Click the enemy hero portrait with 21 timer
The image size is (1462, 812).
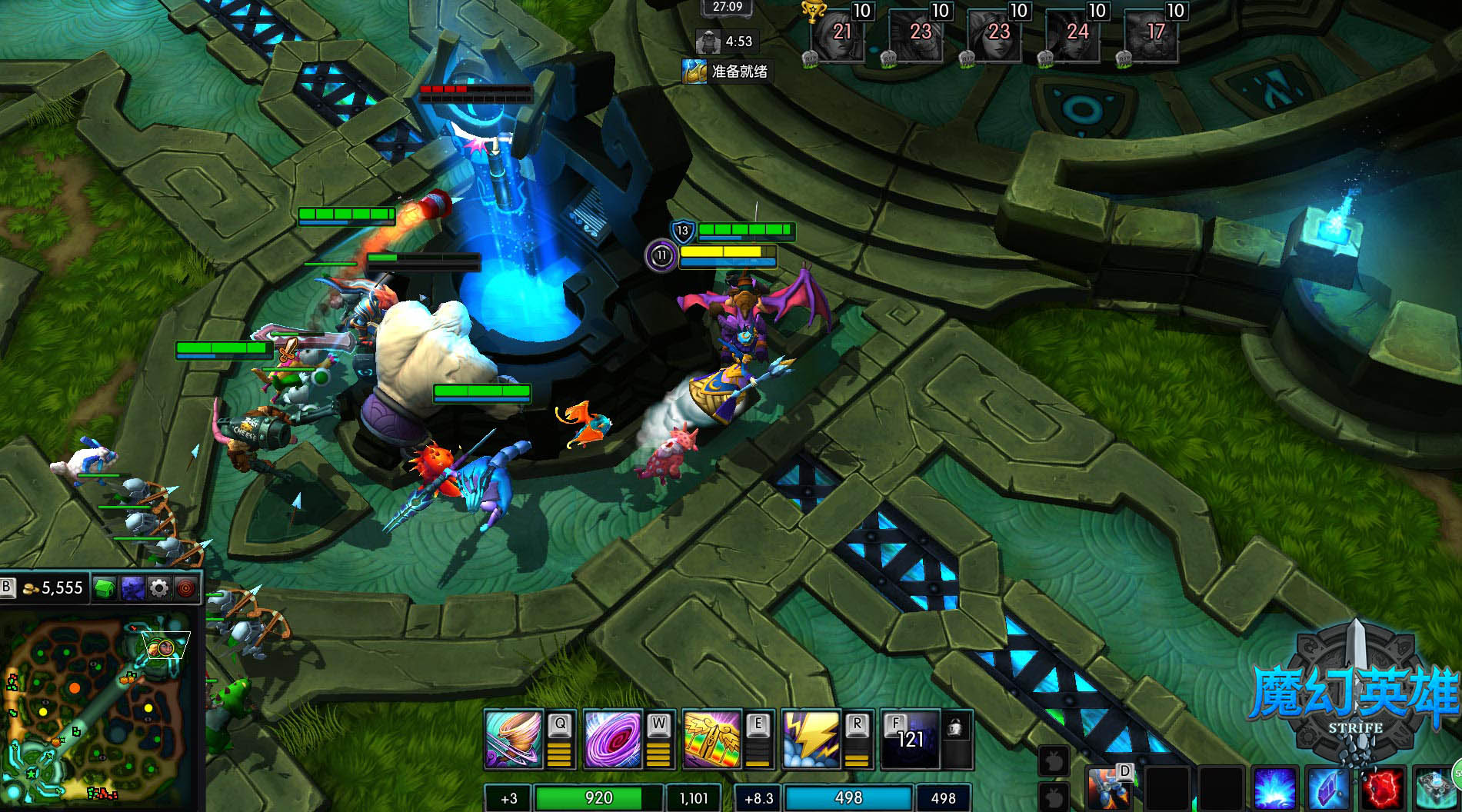tap(838, 35)
